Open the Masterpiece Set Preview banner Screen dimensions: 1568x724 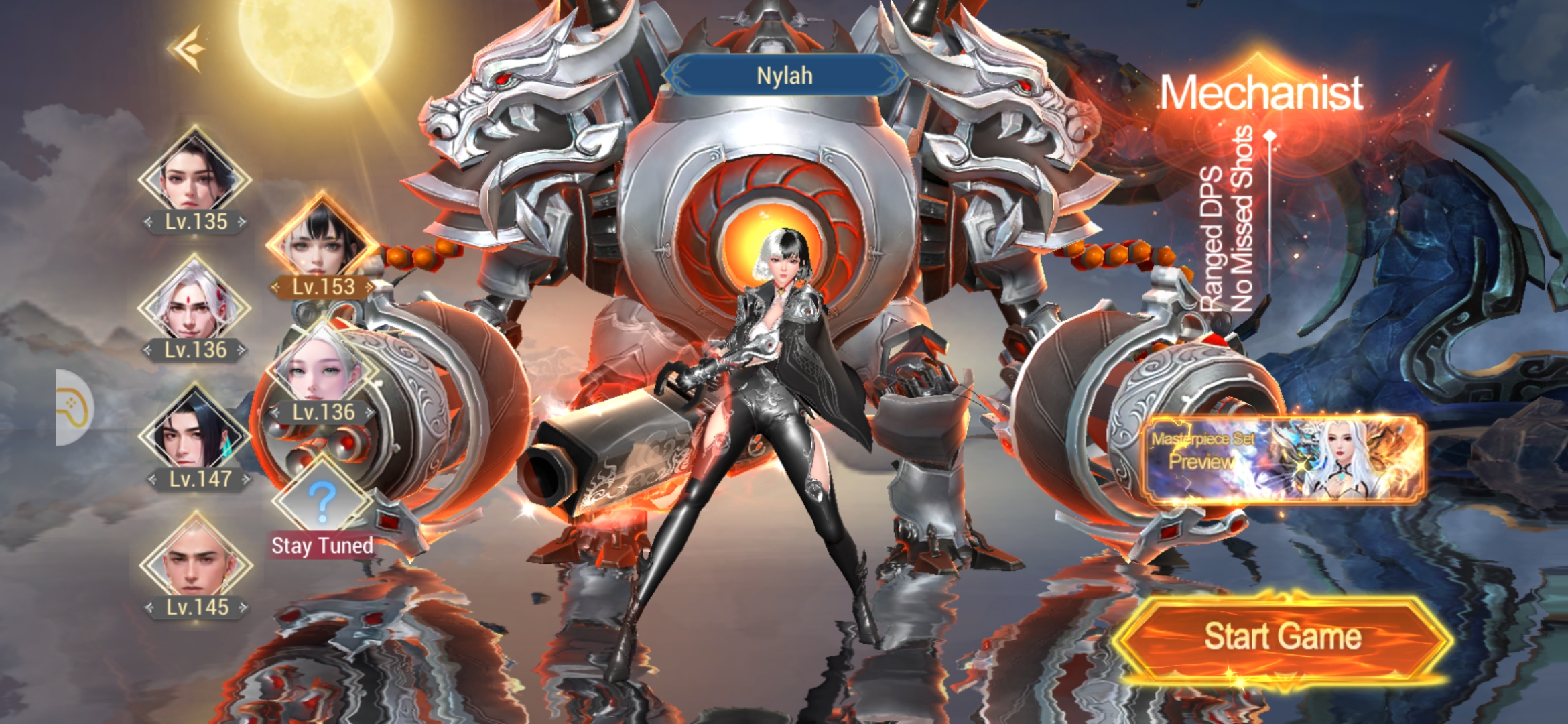pyautogui.click(x=1283, y=459)
